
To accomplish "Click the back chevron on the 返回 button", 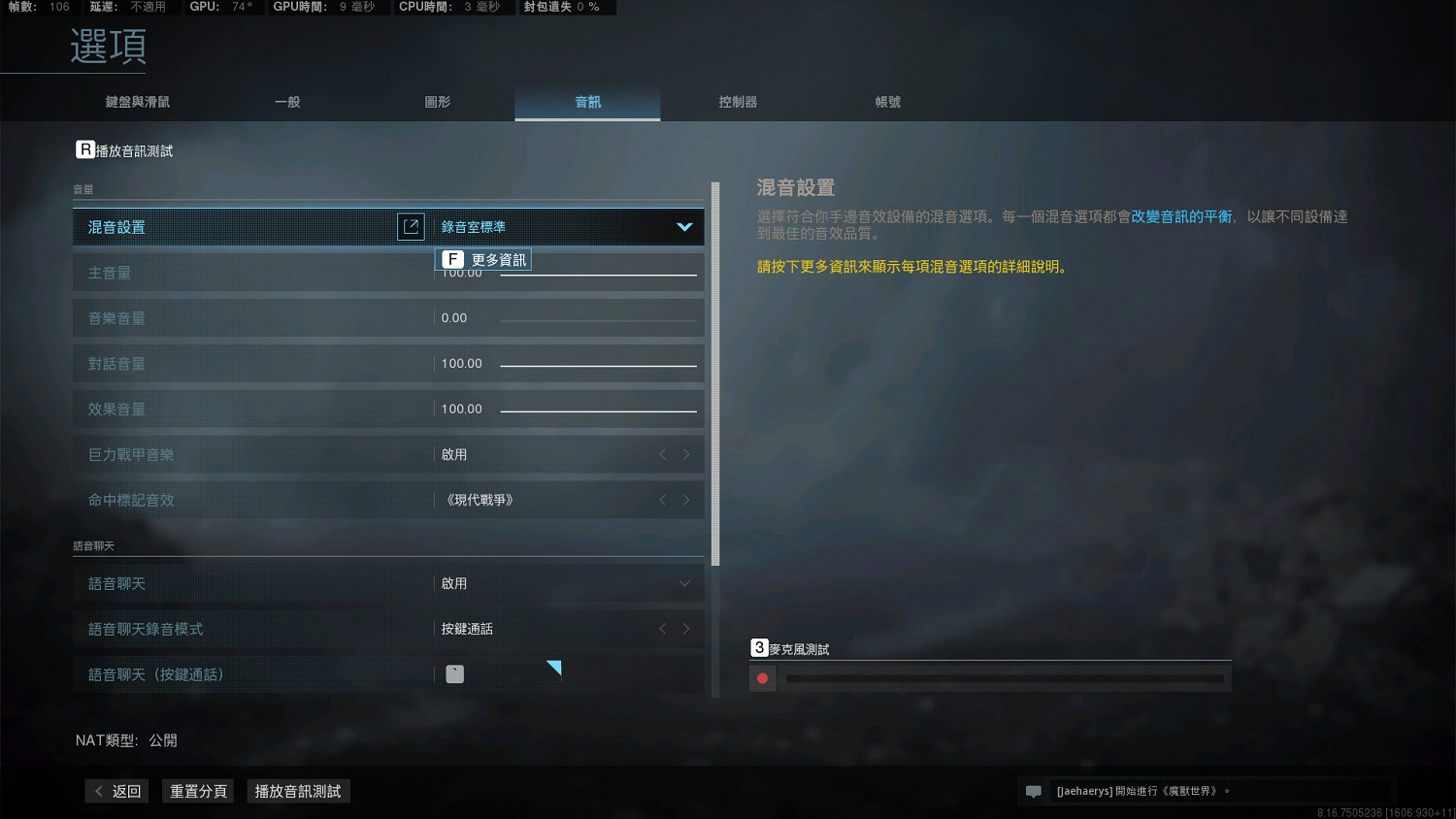I will 100,791.
